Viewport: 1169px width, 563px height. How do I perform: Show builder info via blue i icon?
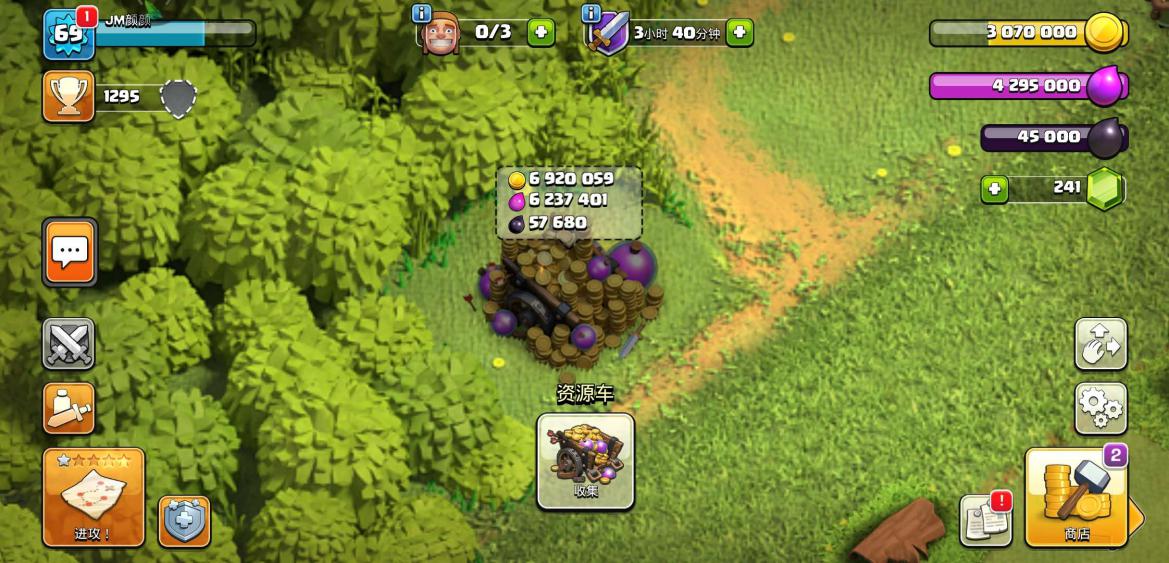422,13
